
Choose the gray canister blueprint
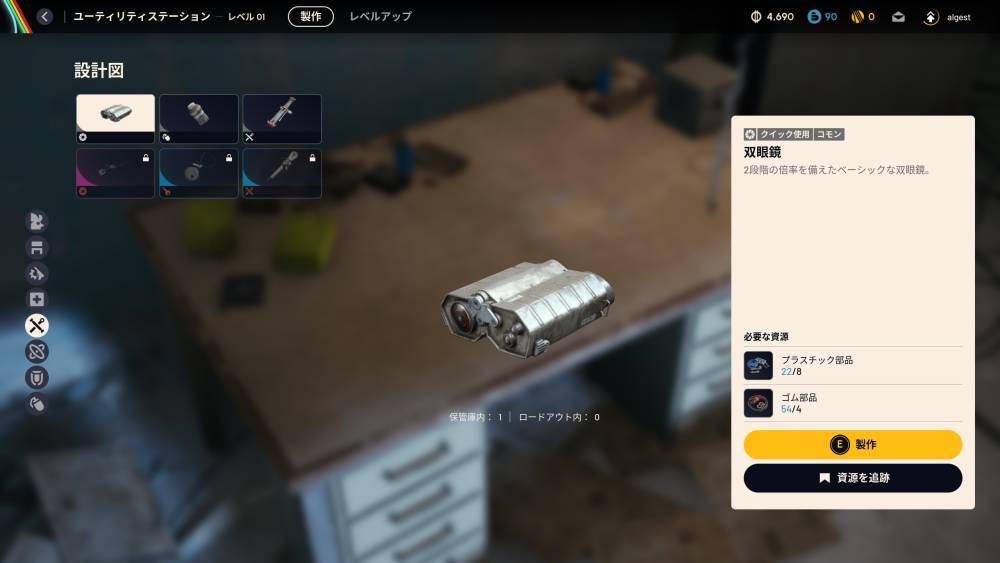click(198, 119)
